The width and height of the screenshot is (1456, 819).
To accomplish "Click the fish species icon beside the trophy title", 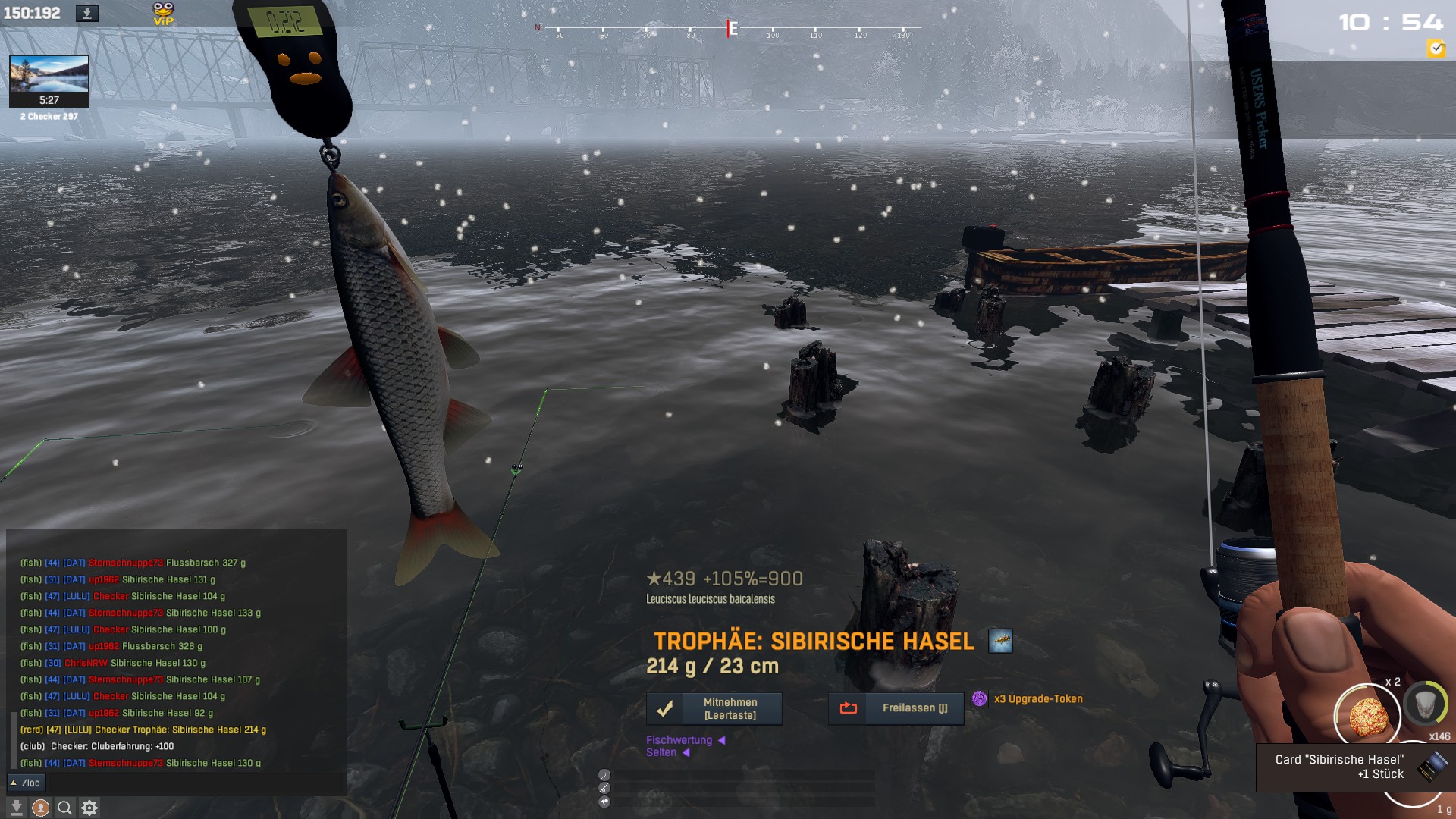I will 1000,642.
